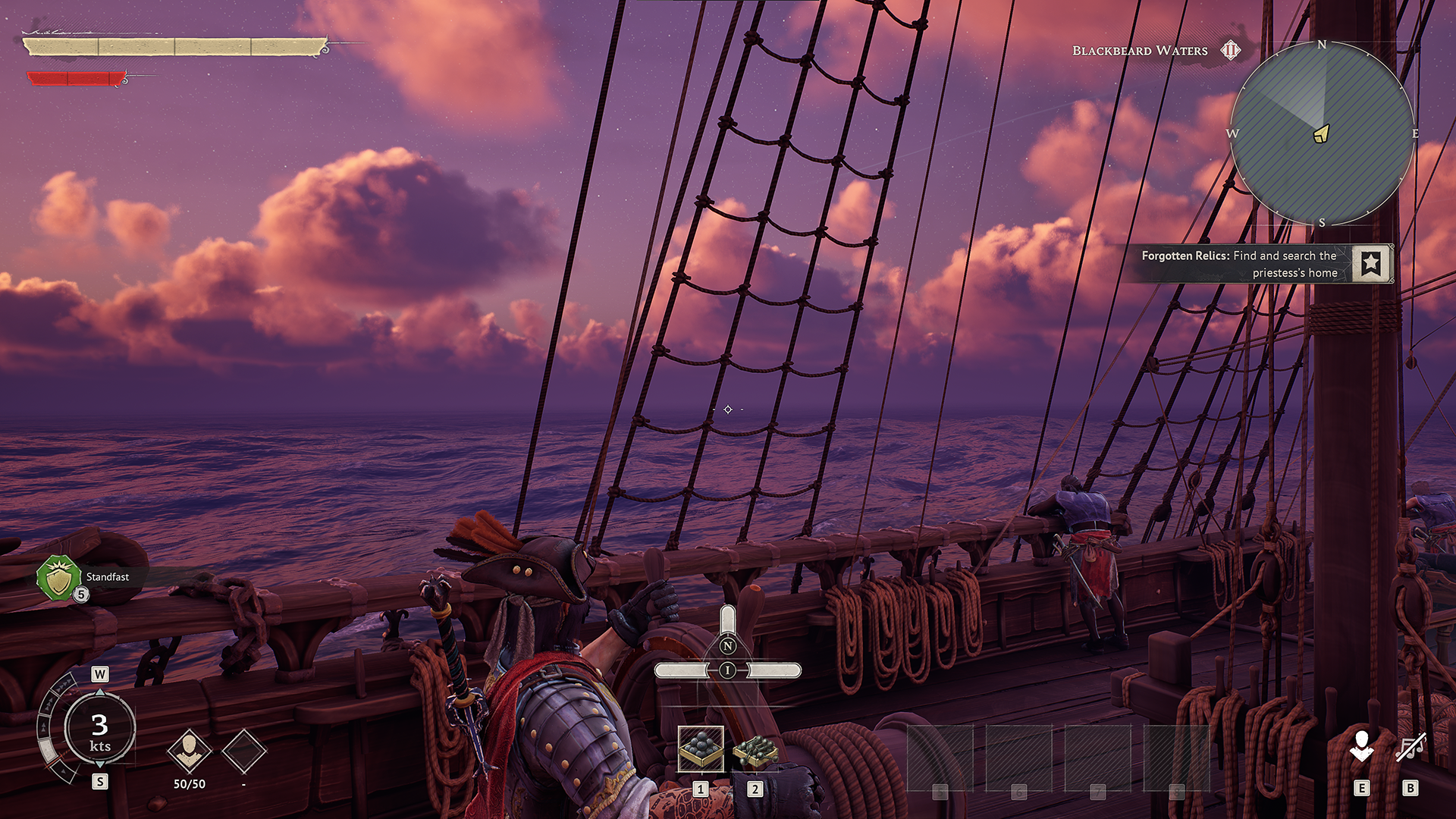Click the ship speed gauge dial

pos(99,730)
